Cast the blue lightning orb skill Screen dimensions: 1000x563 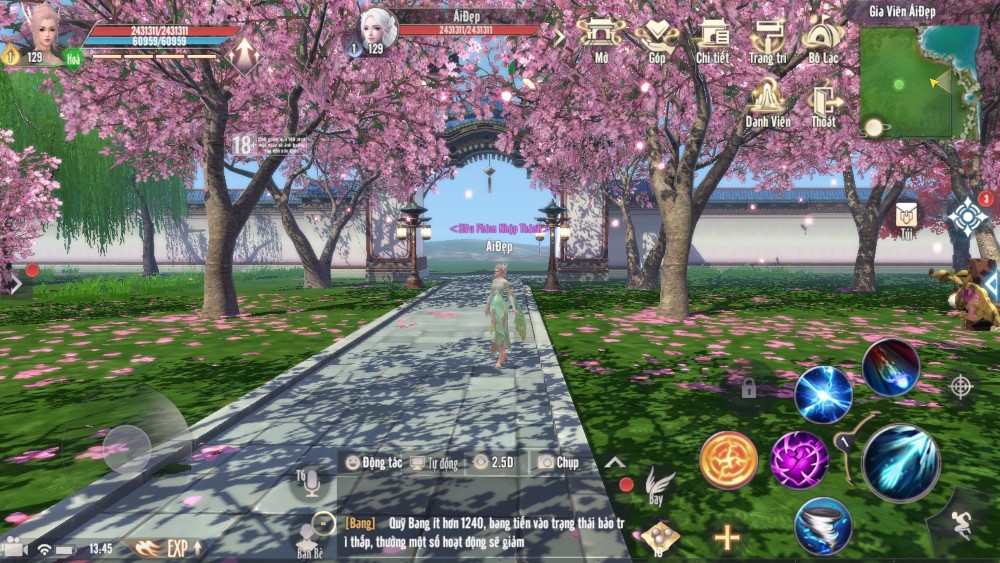pyautogui.click(x=823, y=394)
